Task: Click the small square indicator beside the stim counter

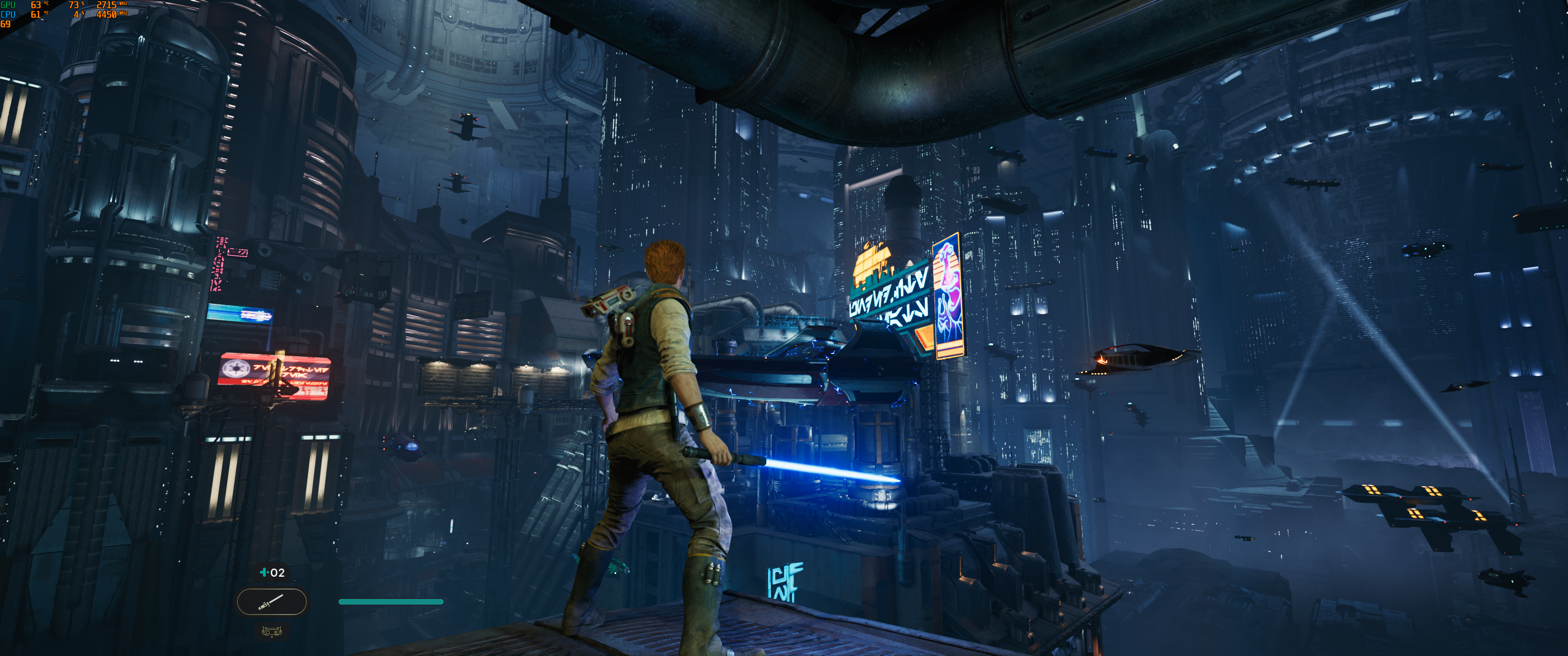Action: 295,580
